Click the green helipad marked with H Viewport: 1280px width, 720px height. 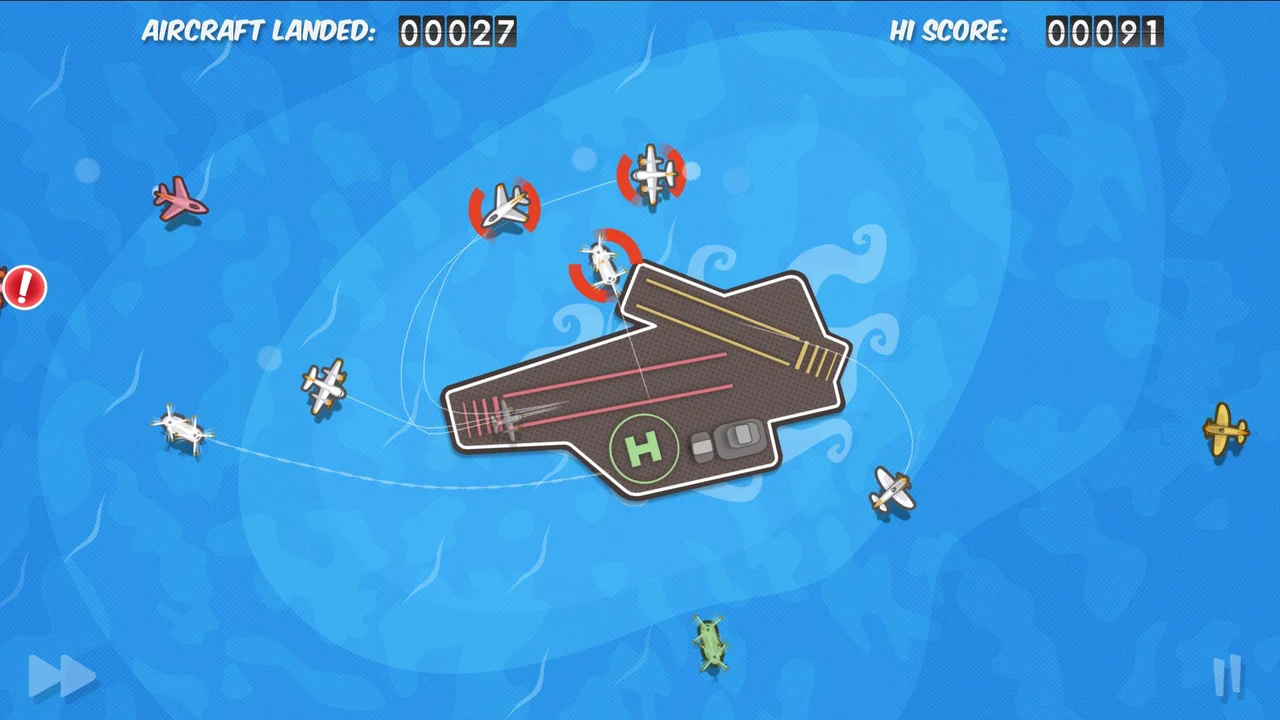[x=645, y=450]
